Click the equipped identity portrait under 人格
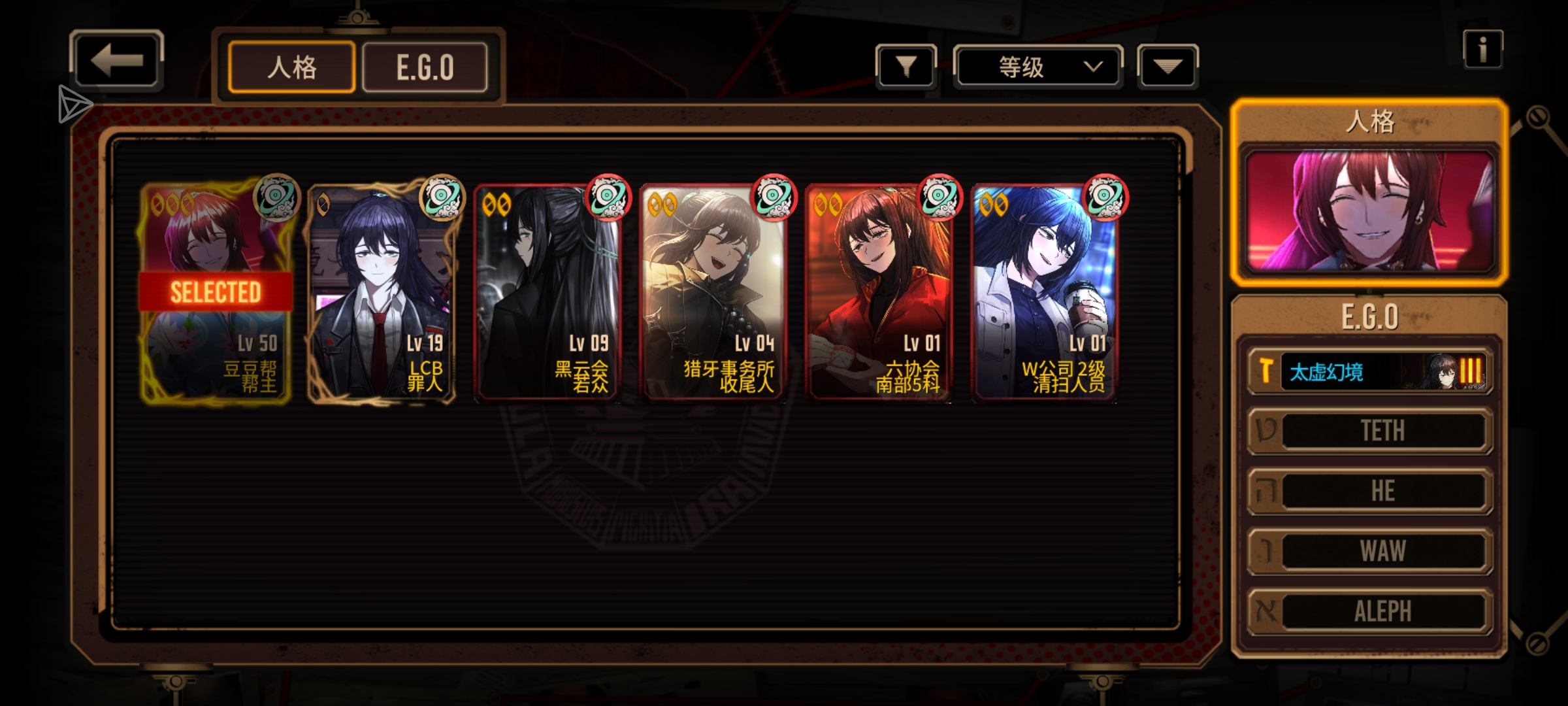Screen dimensions: 1568x706 (x=1369, y=210)
